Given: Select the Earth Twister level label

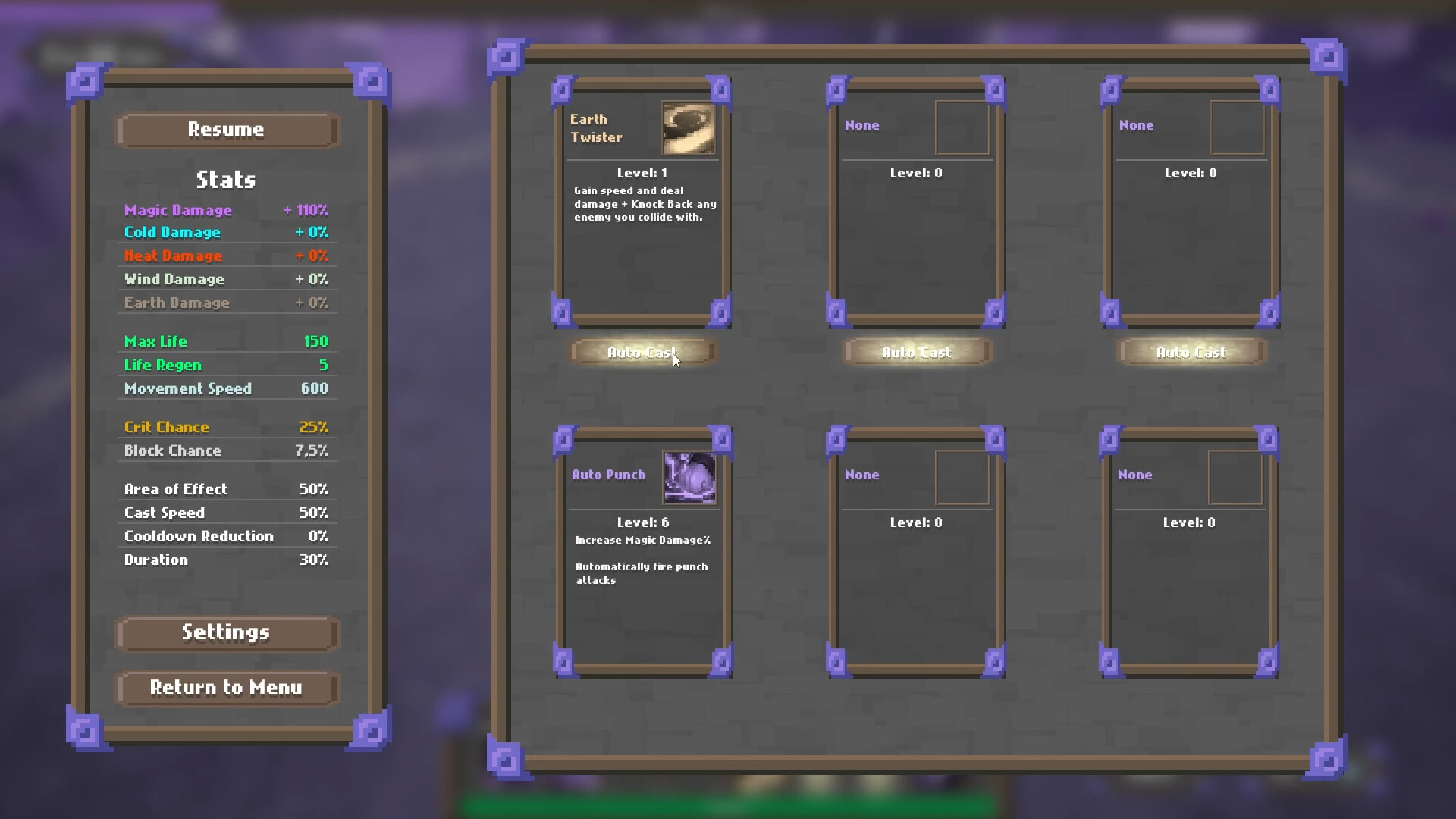Looking at the screenshot, I should (x=642, y=173).
